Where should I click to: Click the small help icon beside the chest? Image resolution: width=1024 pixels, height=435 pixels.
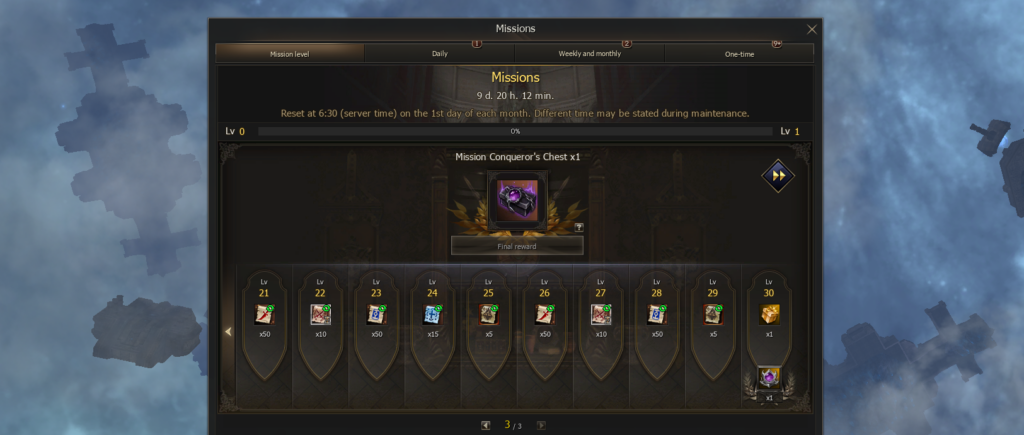(579, 227)
